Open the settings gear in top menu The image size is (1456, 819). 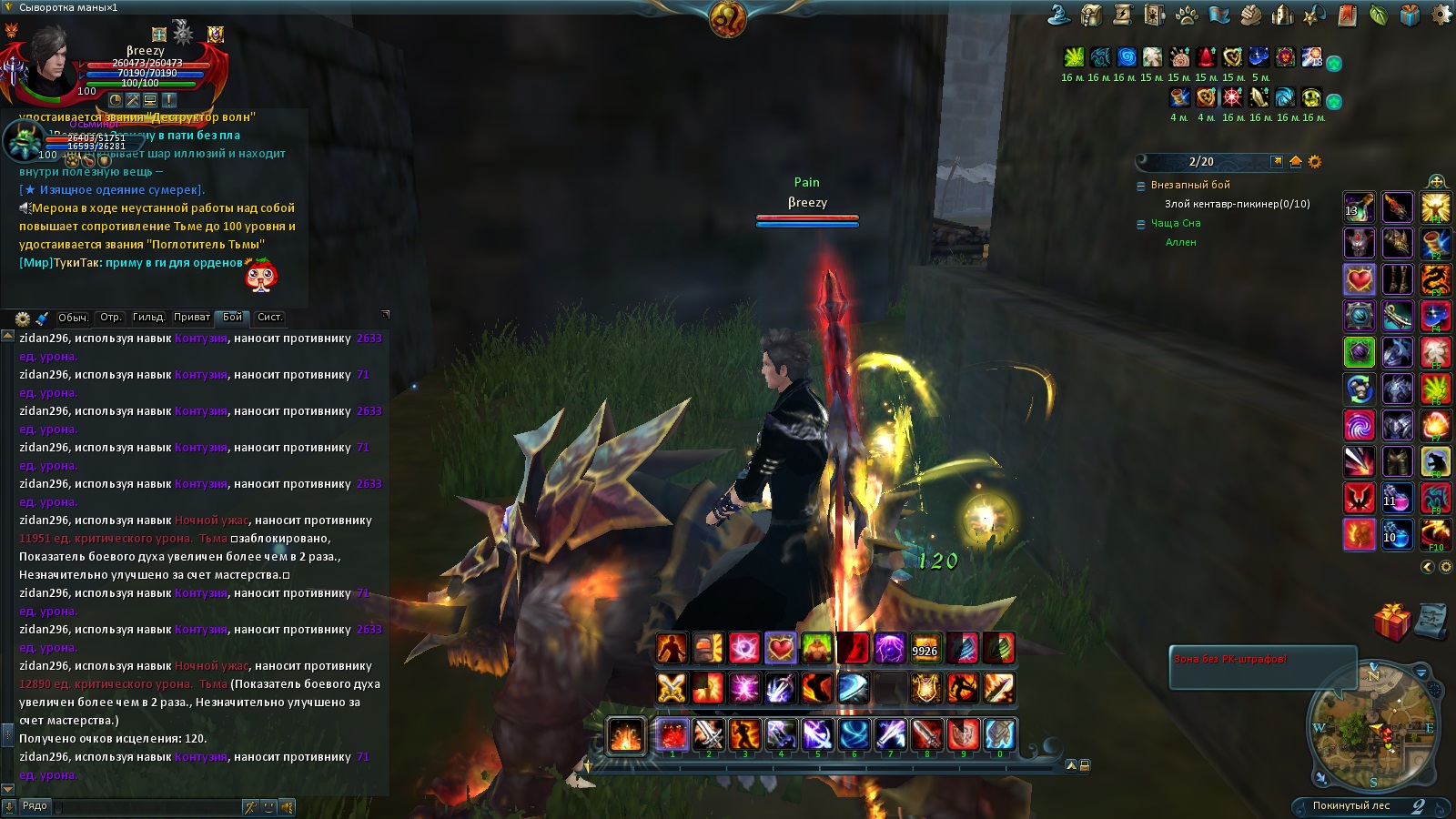tap(1441, 15)
